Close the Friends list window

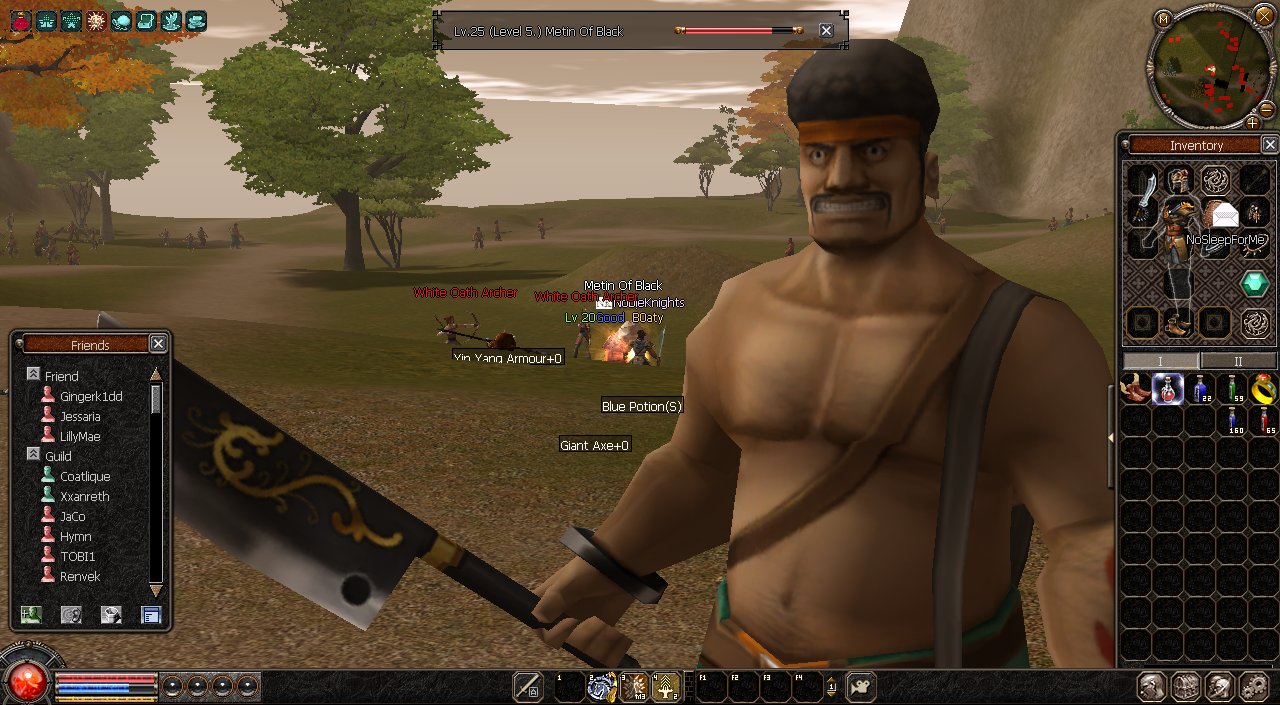(158, 344)
